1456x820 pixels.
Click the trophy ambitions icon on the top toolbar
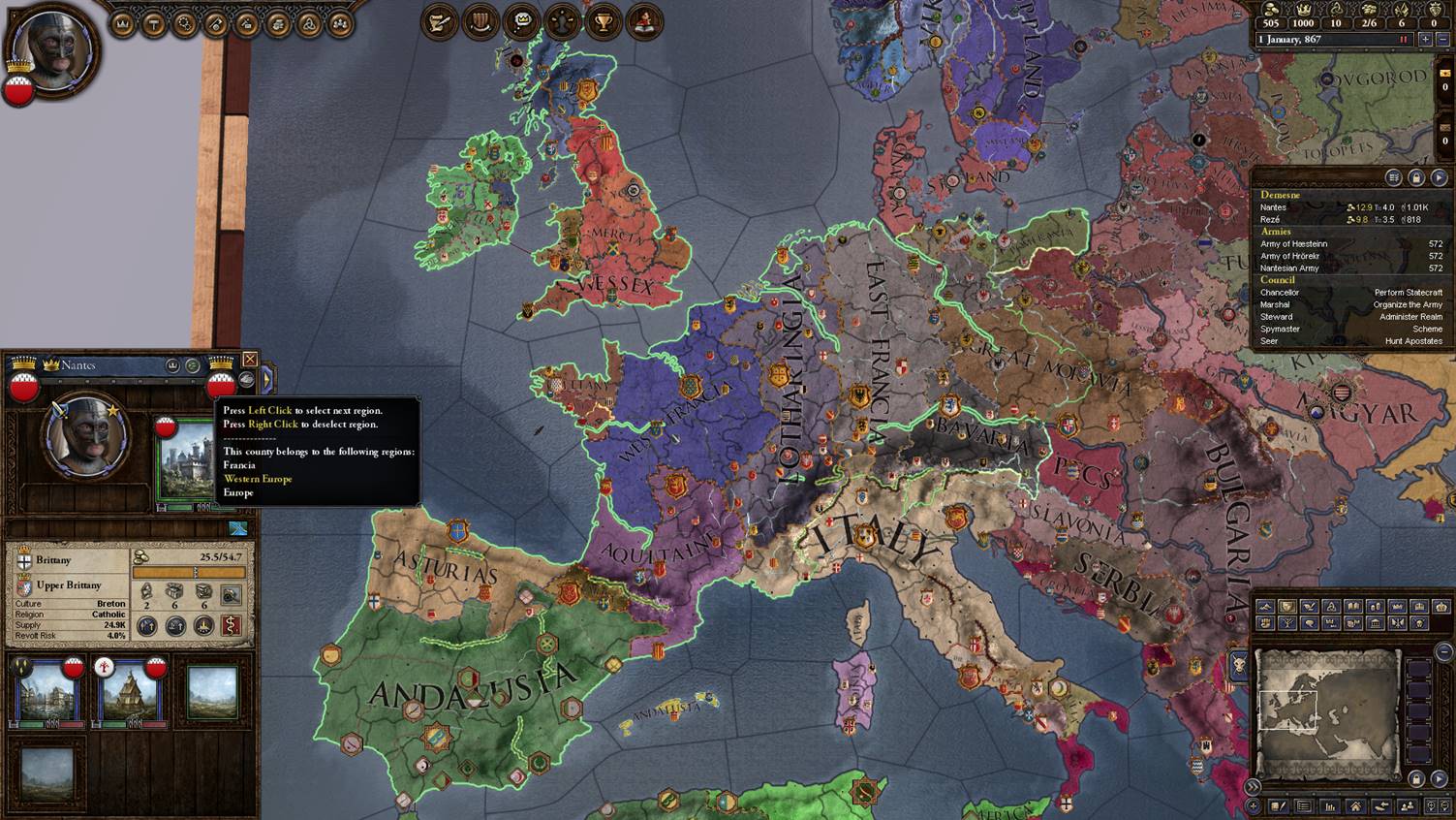(x=604, y=21)
